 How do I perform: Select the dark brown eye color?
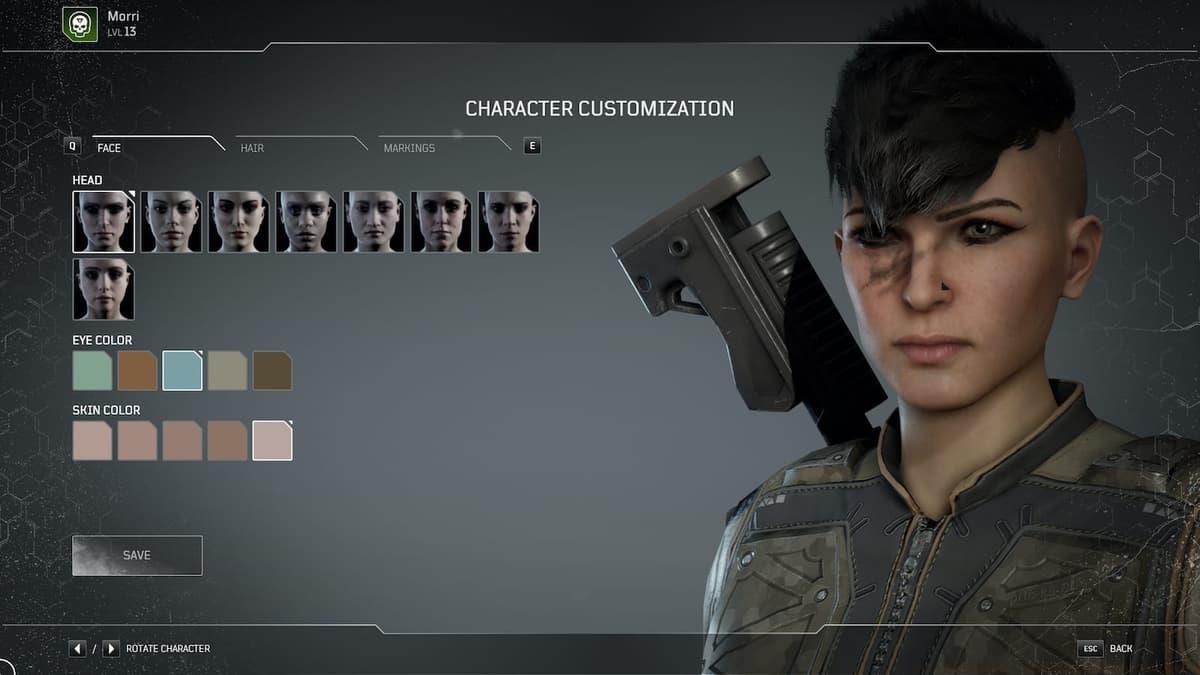tap(272, 371)
